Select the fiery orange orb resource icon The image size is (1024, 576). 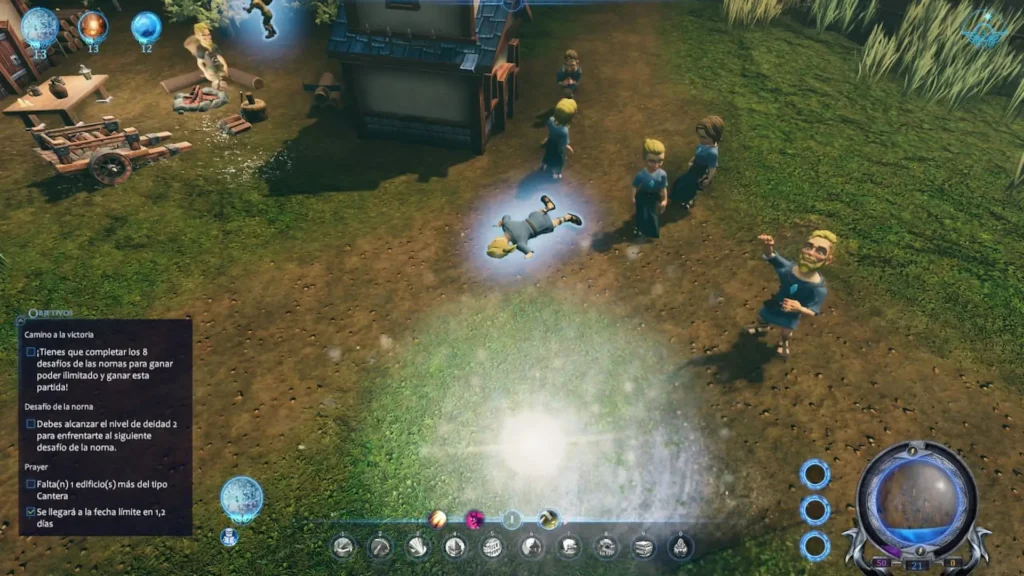93,26
